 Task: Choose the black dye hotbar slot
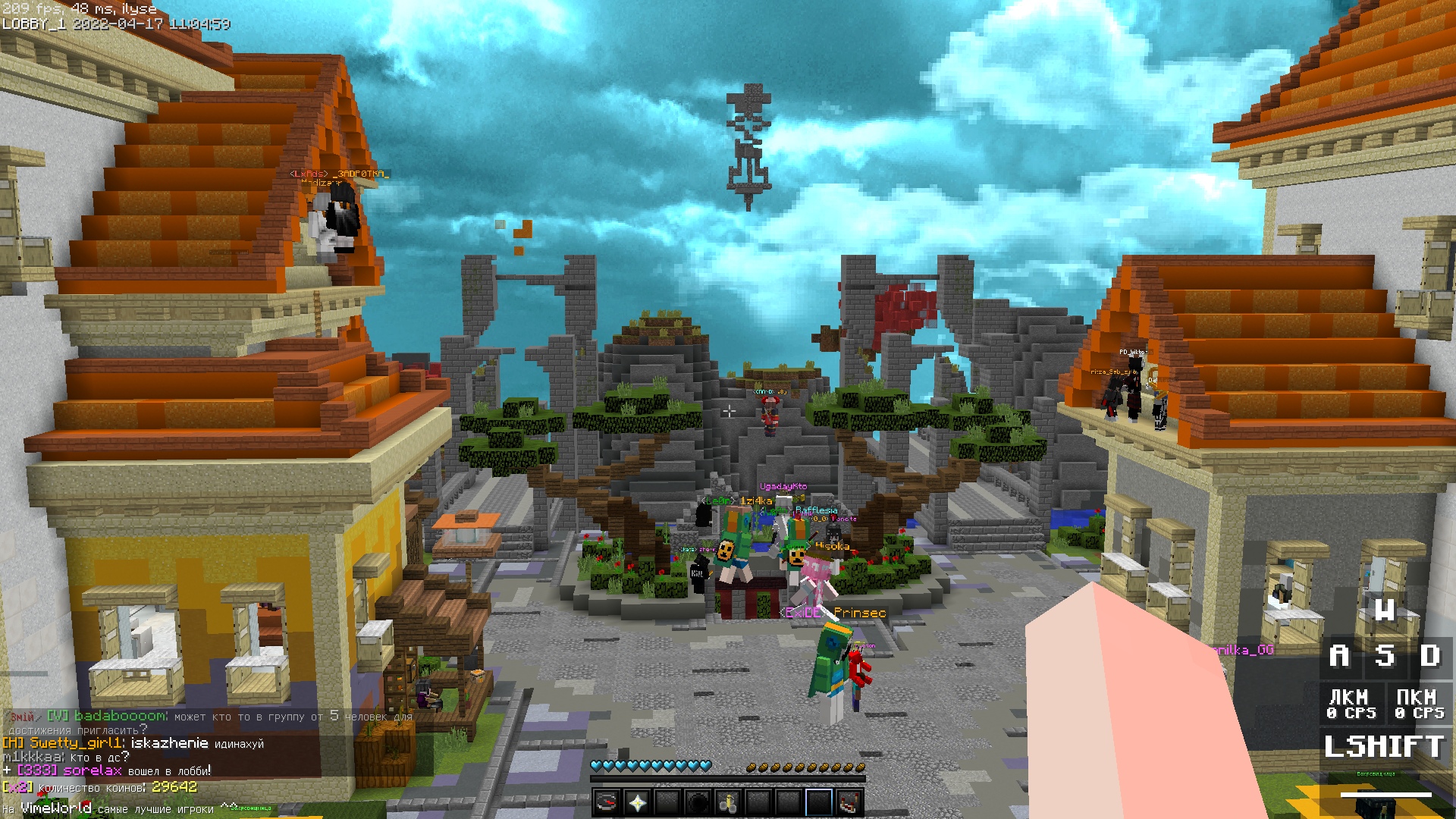tap(698, 802)
